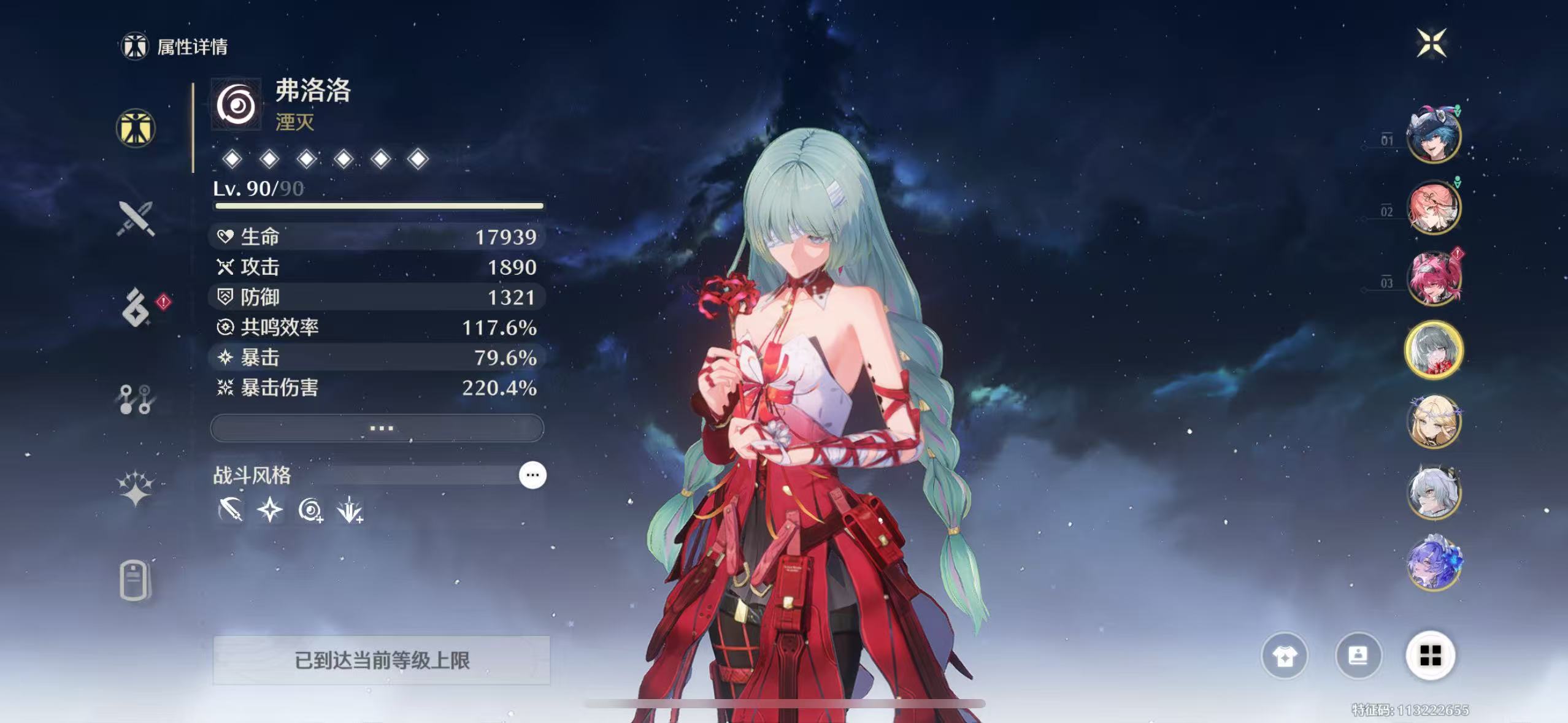Open the outfit wardrobe shirt button
The image size is (1568, 723).
(x=1284, y=656)
